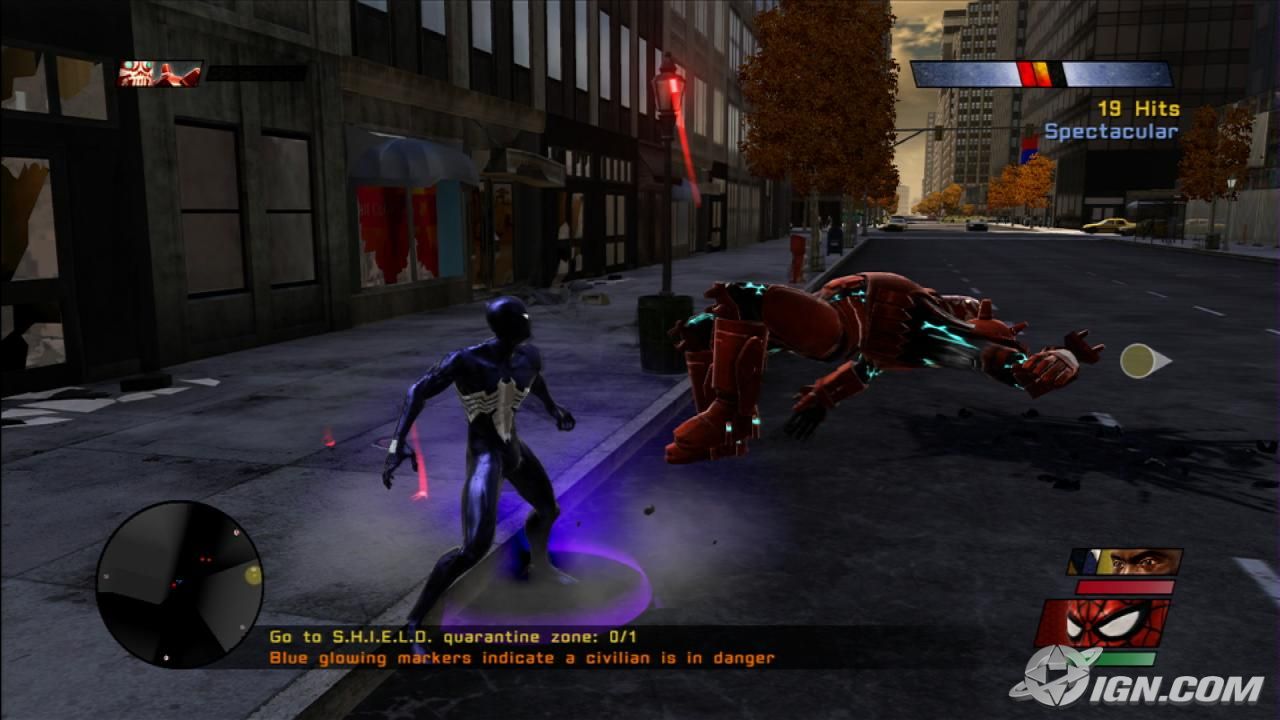Click the offscreen objective direction marker
The width and height of the screenshot is (1280, 720).
coord(1143,361)
